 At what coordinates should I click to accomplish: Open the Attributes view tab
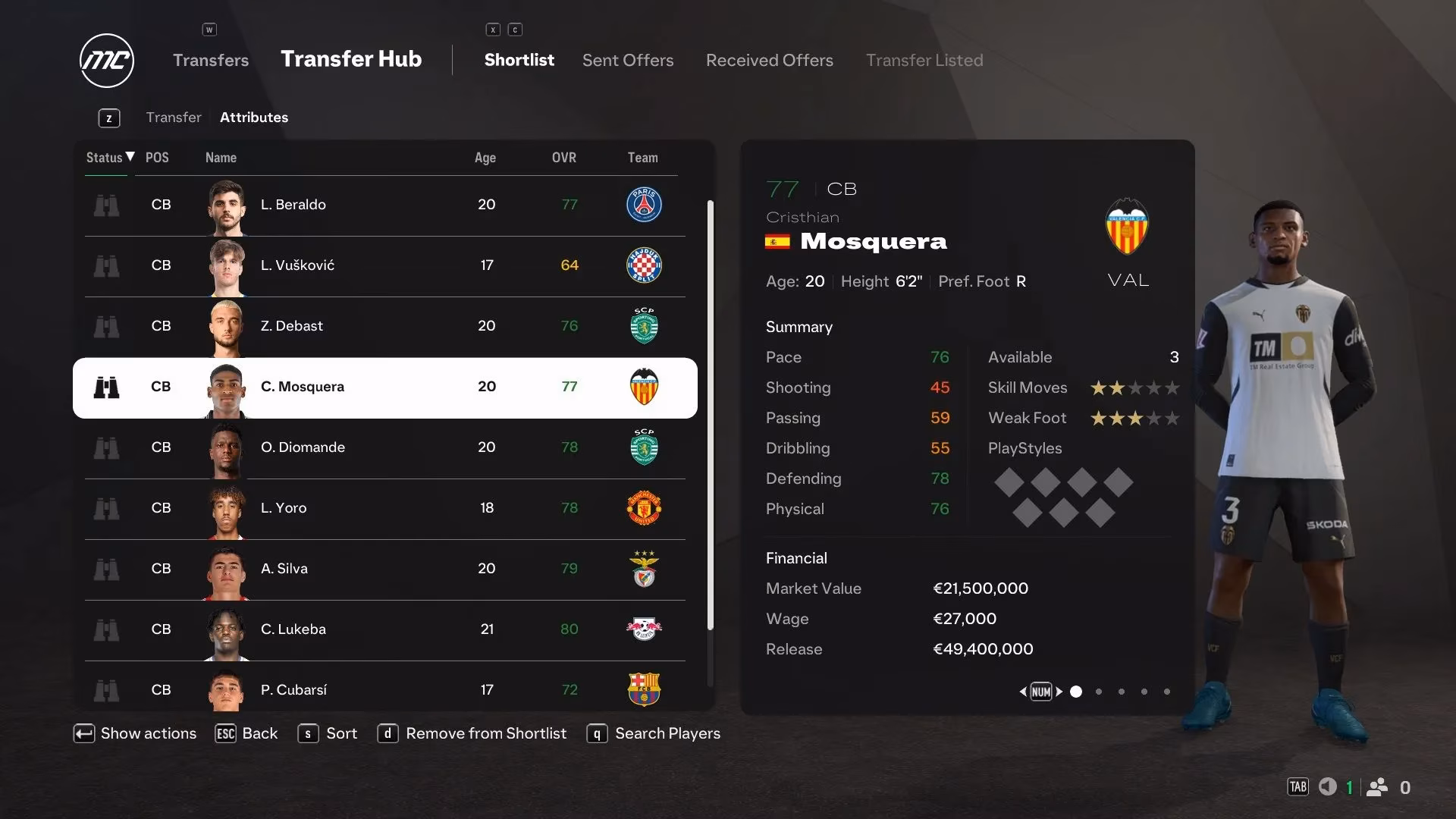coord(254,118)
